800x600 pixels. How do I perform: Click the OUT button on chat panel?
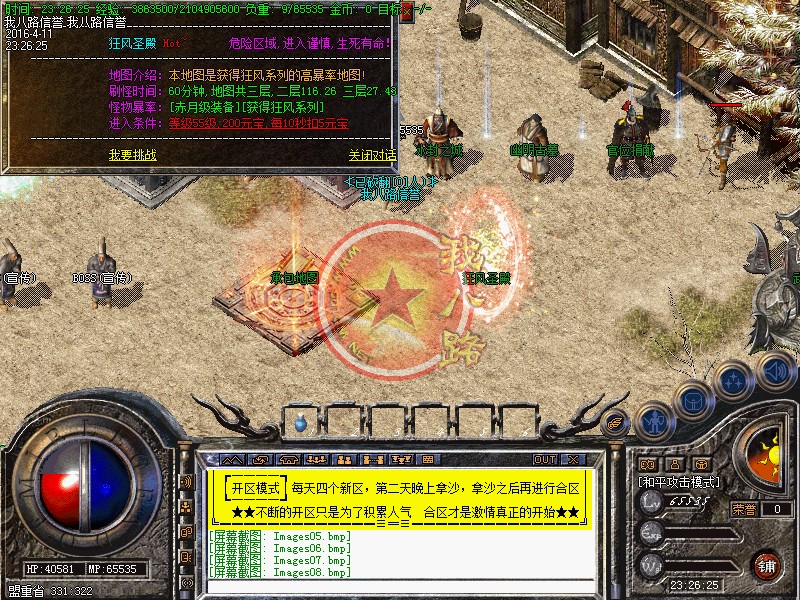tap(544, 459)
